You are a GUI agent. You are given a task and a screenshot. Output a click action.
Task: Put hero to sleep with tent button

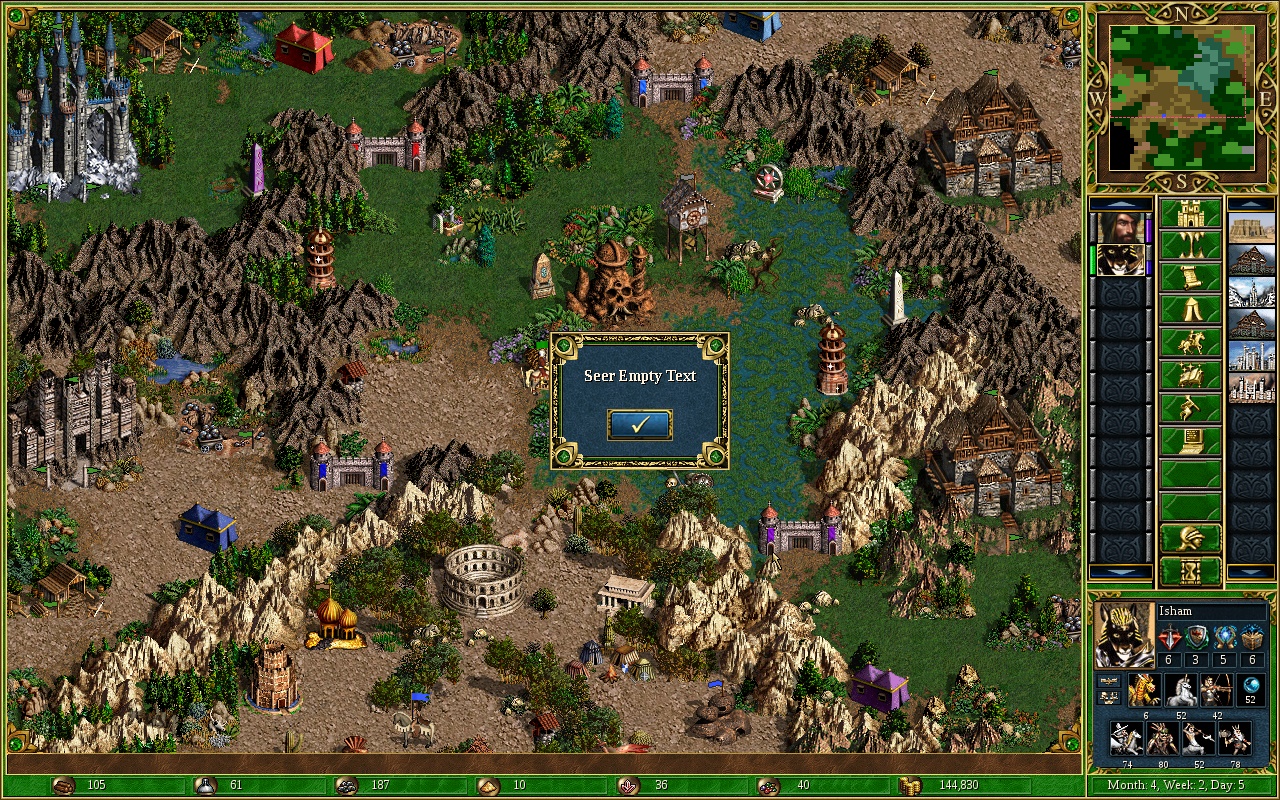1190,310
